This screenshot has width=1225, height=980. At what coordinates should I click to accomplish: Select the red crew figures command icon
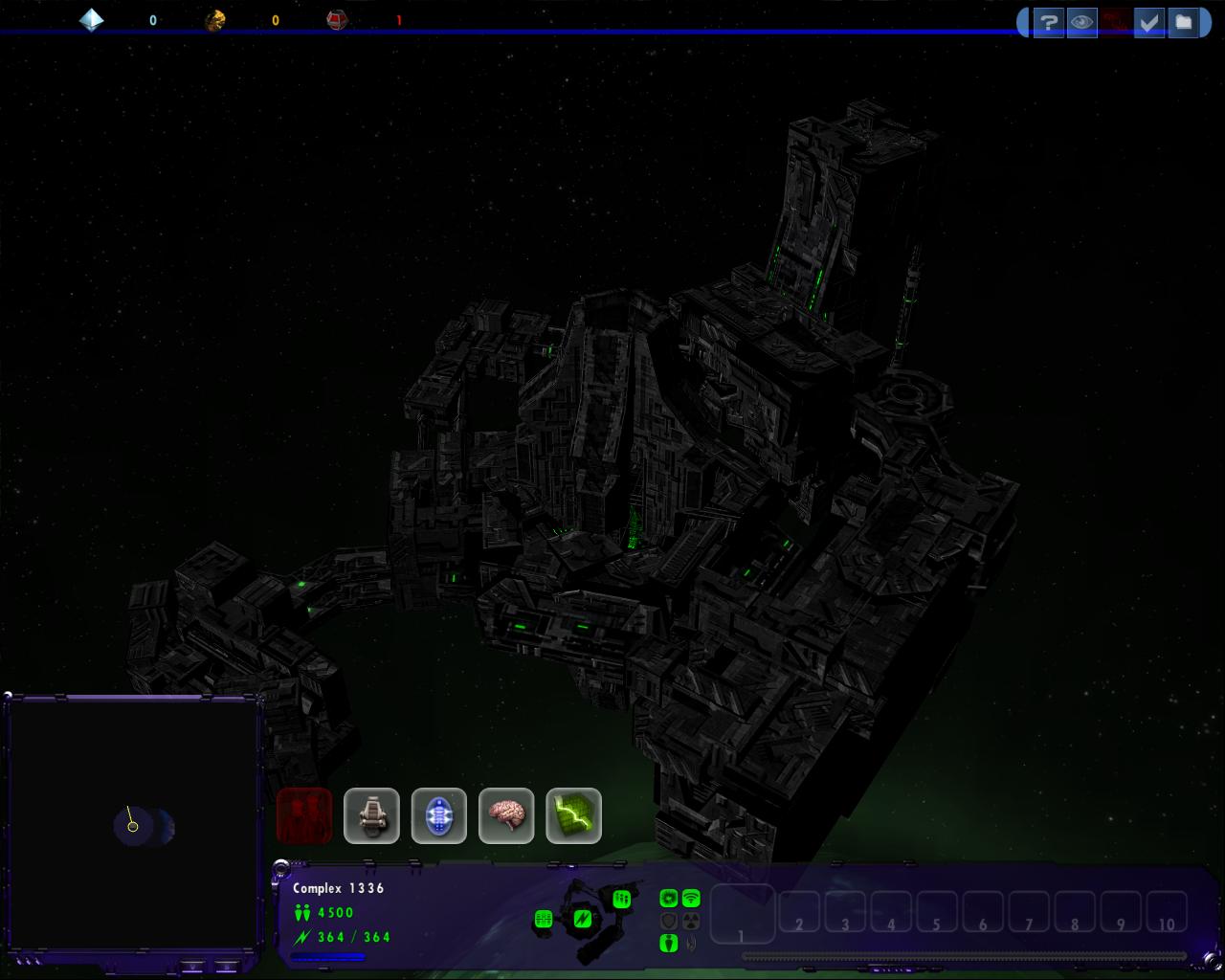tap(304, 816)
